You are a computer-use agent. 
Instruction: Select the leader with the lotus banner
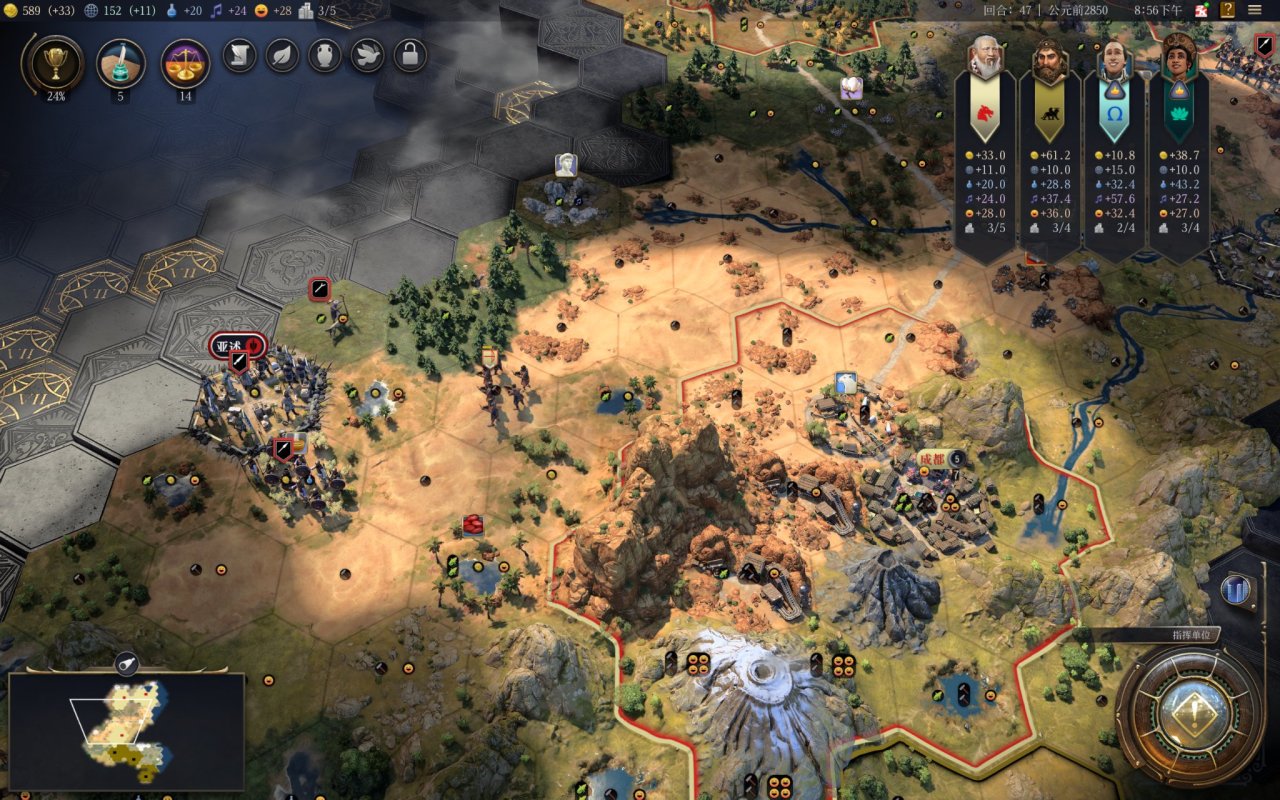tap(1179, 60)
